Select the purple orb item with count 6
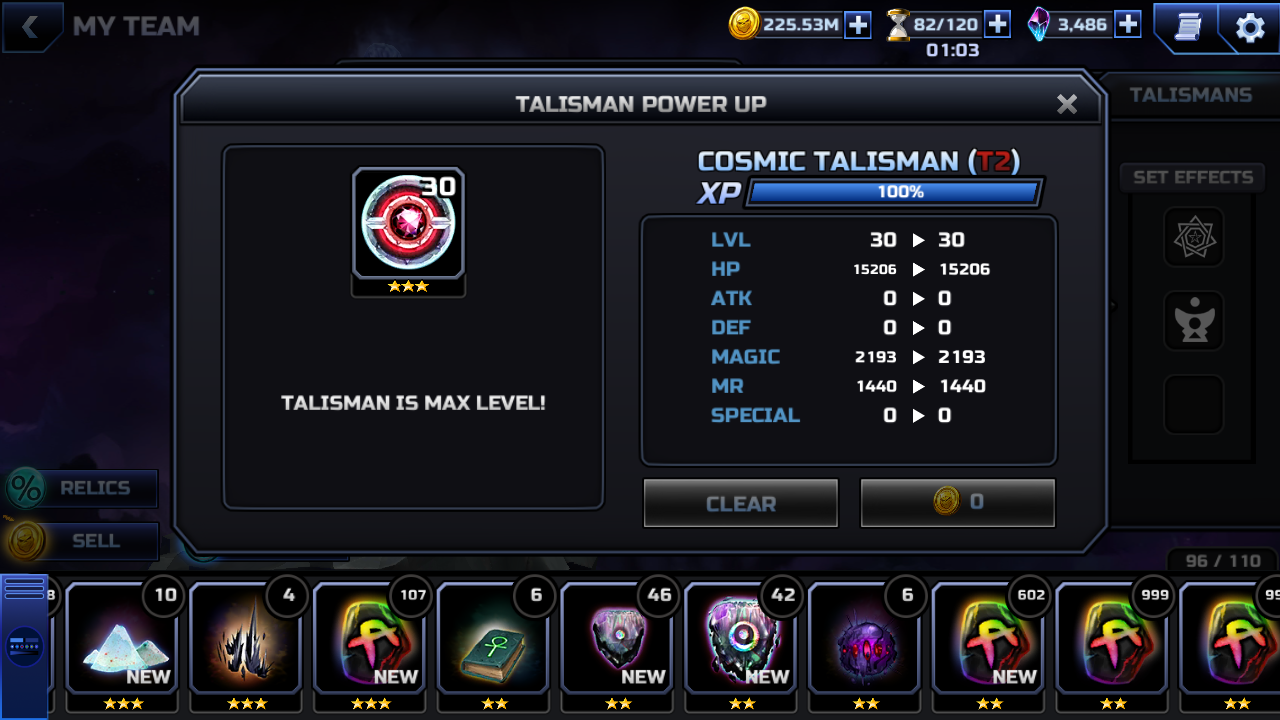 [864, 638]
